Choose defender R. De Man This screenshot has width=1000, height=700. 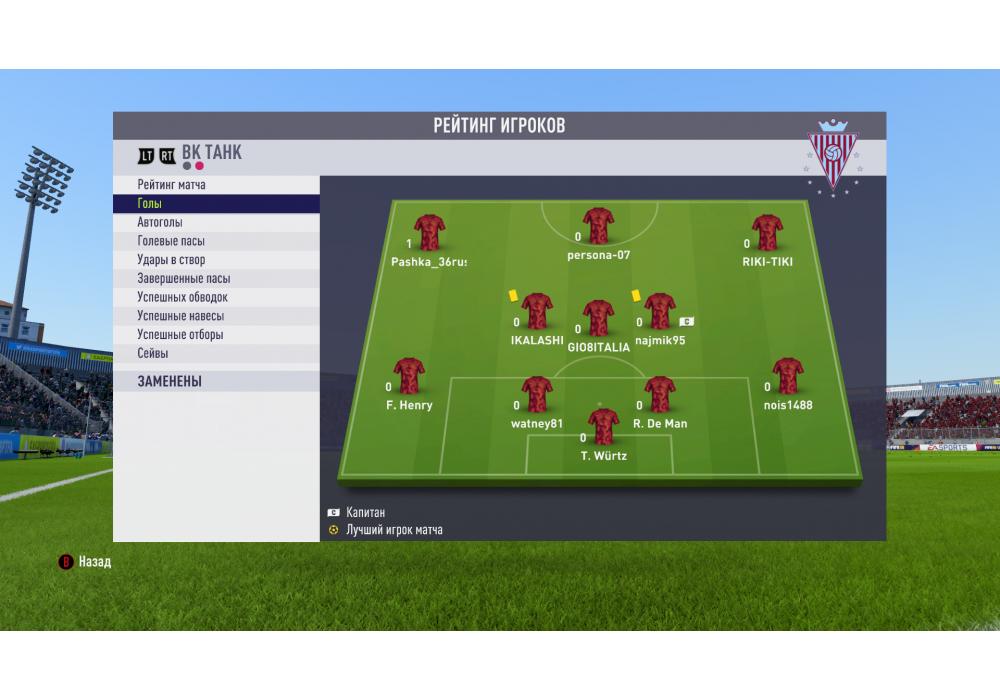(x=660, y=395)
